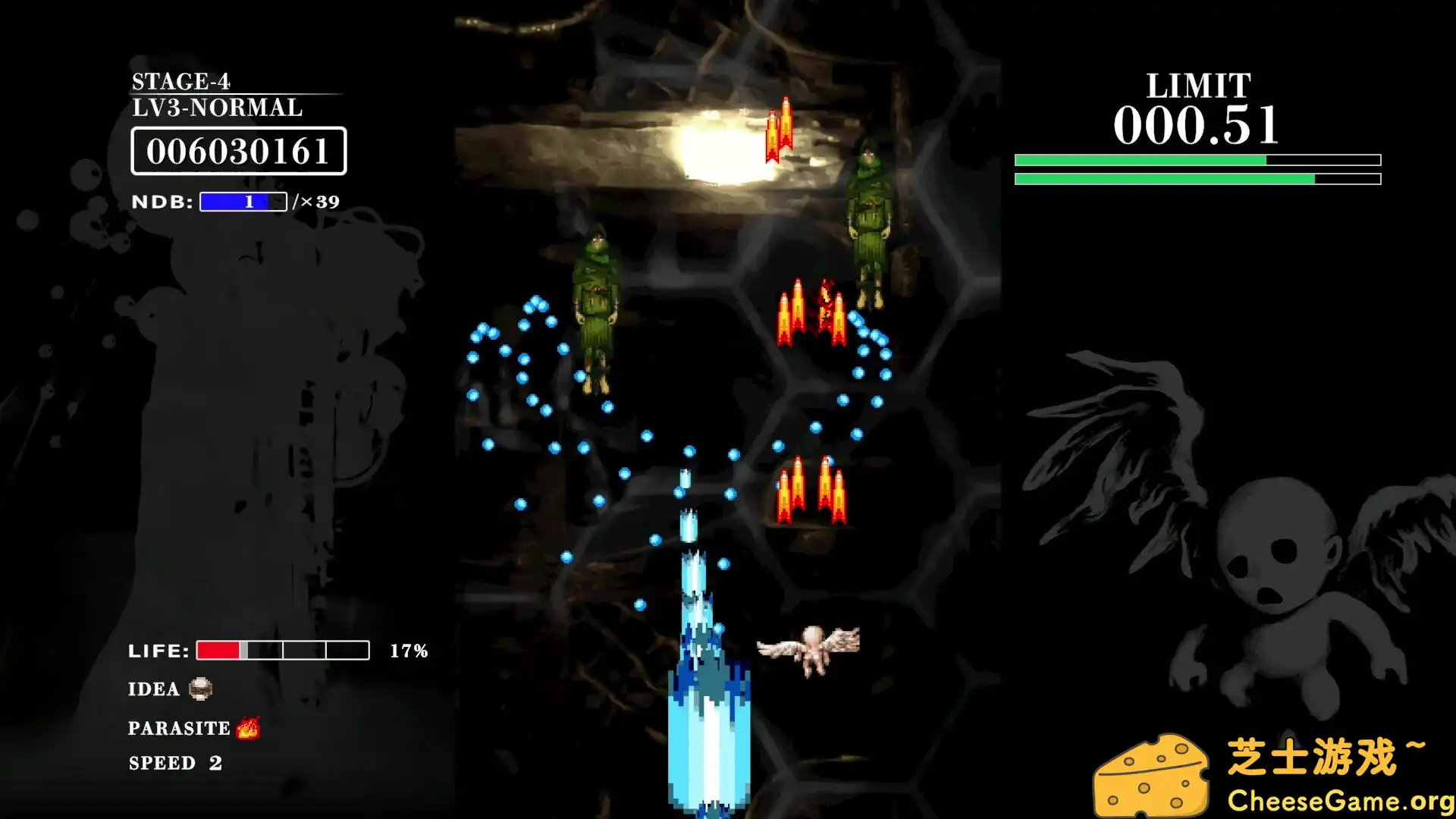Click the NDB multiplier ×39 label
Screen dimensions: 1456x819
coord(317,202)
